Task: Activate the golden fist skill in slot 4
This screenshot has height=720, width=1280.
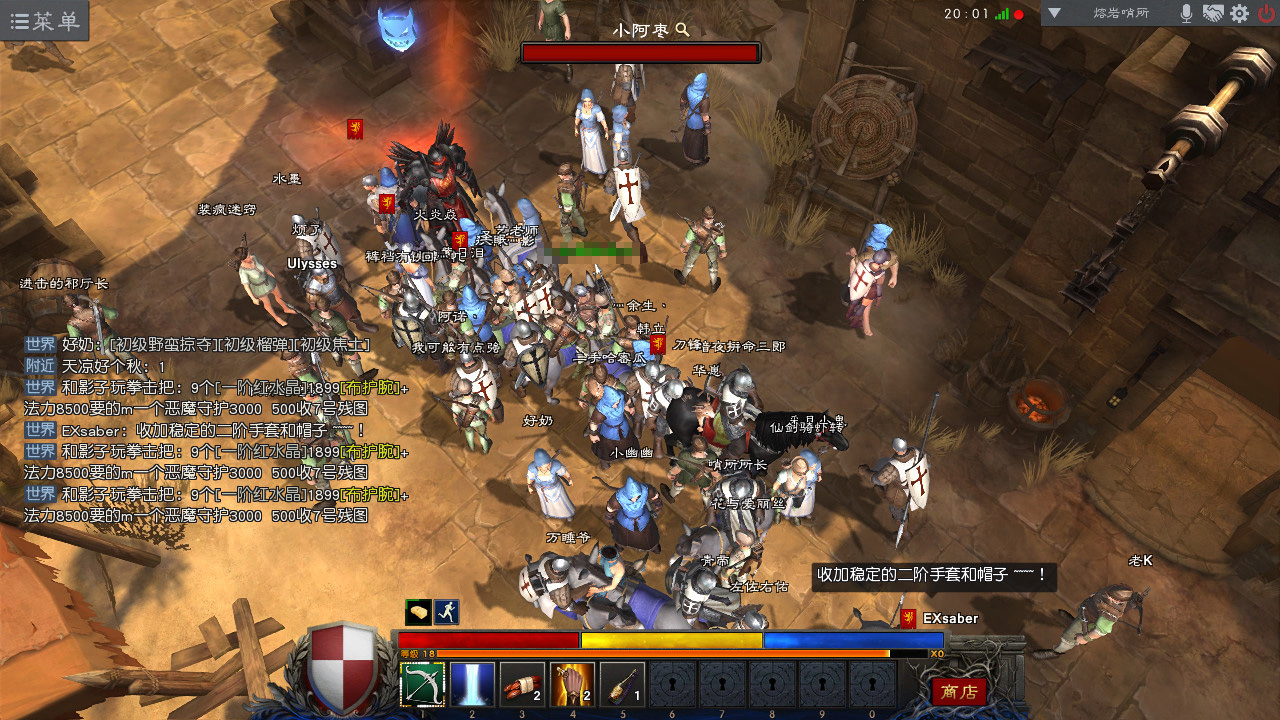Action: coord(572,685)
